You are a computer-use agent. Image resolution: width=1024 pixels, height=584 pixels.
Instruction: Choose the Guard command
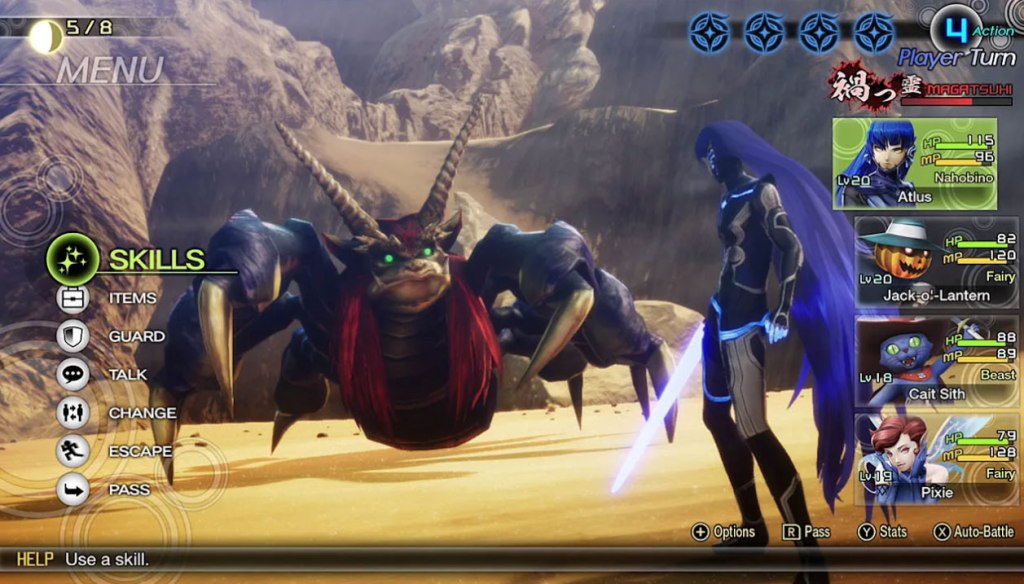pos(135,337)
